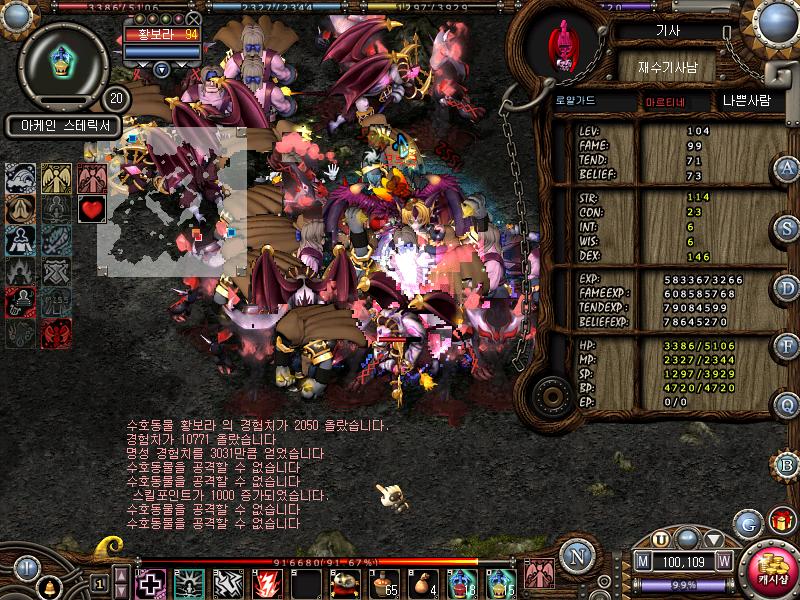Viewport: 800px width, 600px height.
Task: Click the red heart buff icon
Action: click(x=92, y=209)
